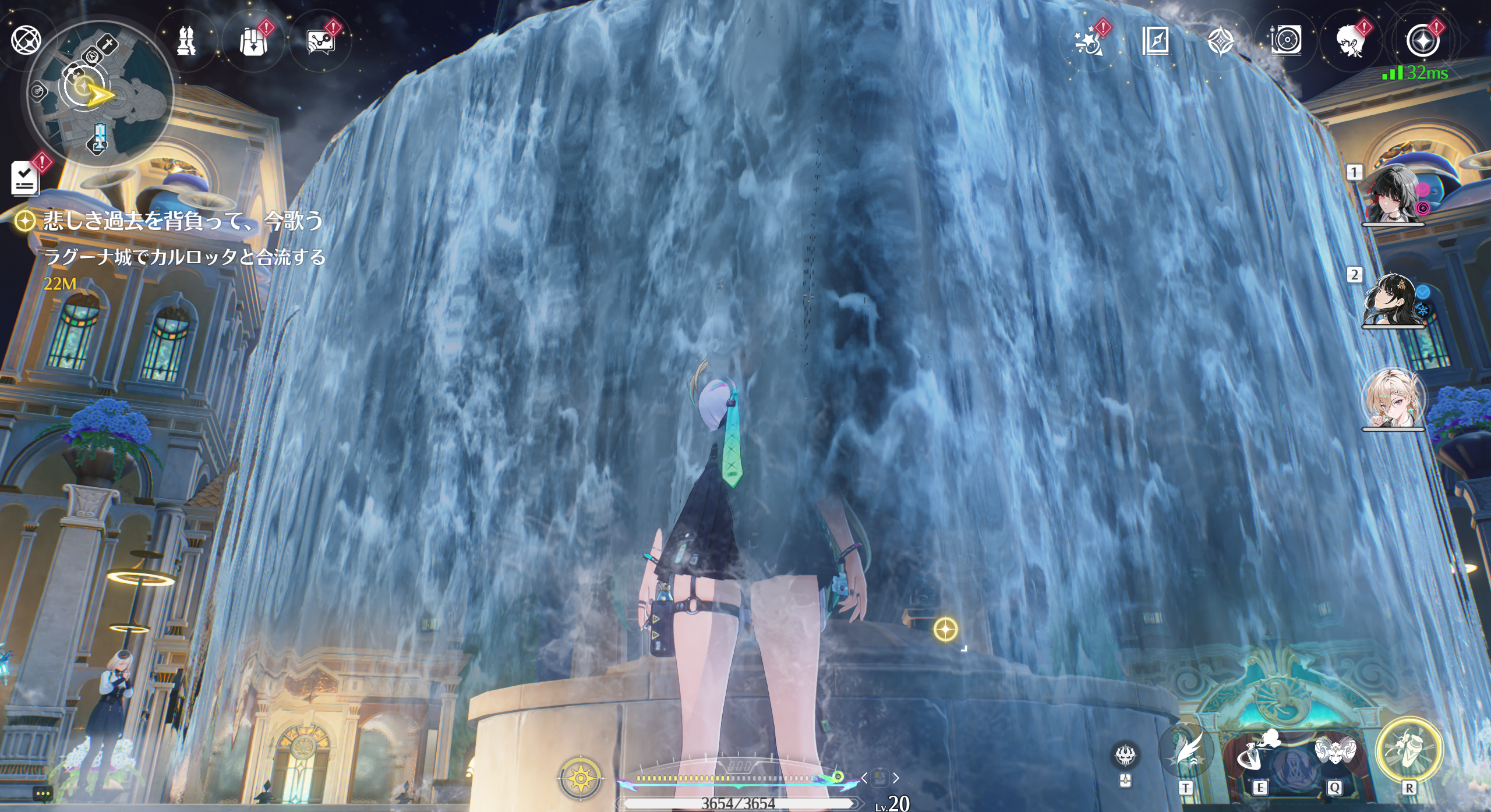Screen dimensions: 1491x812
Task: Open the chess pieces menu icon
Action: (x=186, y=40)
